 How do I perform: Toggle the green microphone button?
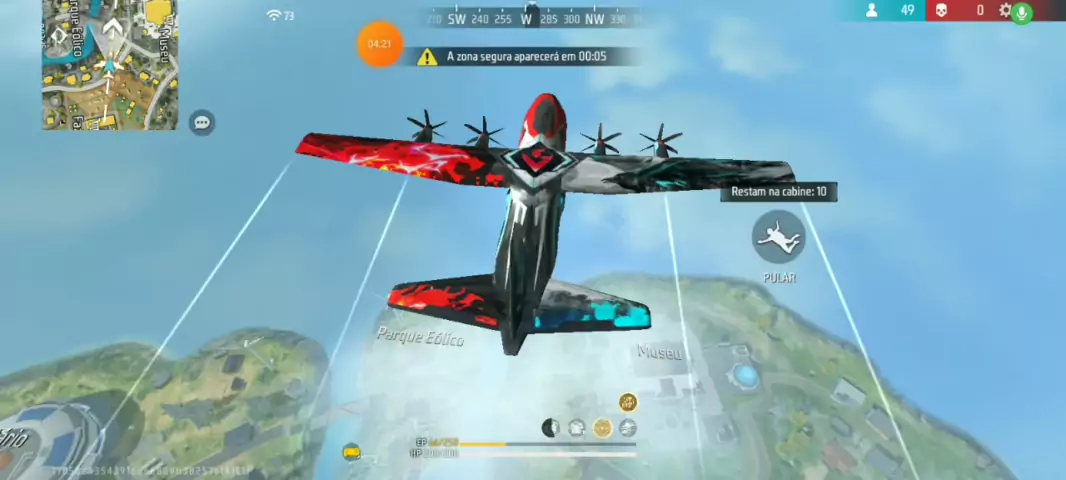coord(1021,12)
